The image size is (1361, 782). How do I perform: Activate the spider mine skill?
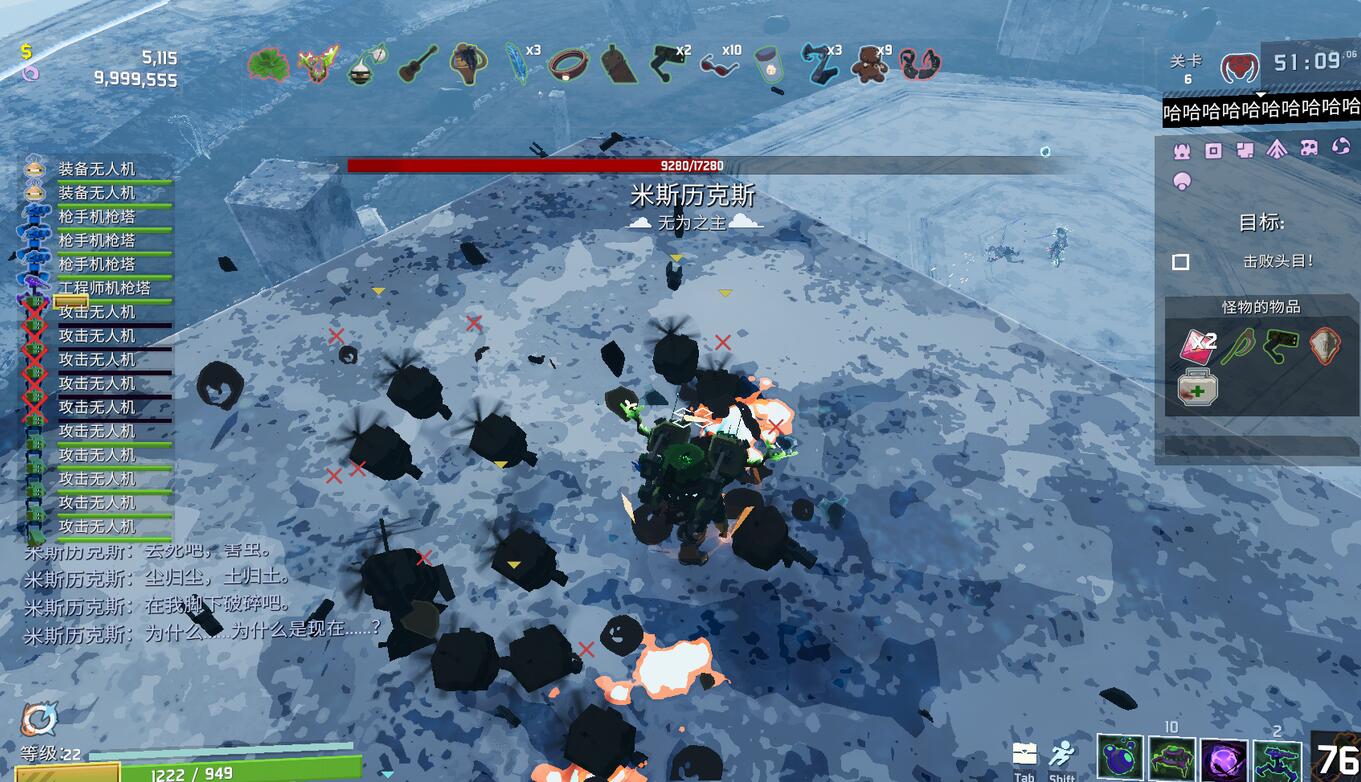(1172, 758)
